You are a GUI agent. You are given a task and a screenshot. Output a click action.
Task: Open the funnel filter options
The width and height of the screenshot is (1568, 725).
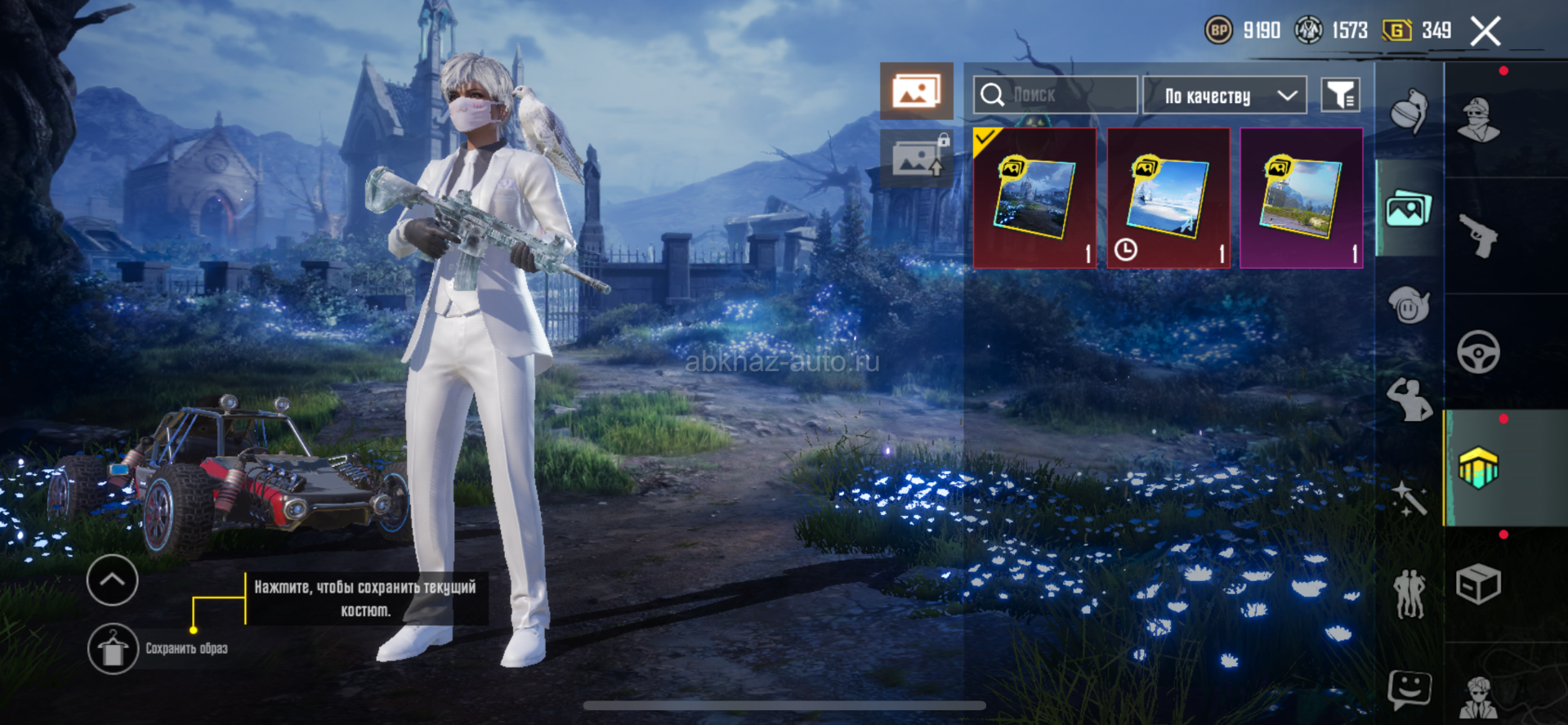1340,96
